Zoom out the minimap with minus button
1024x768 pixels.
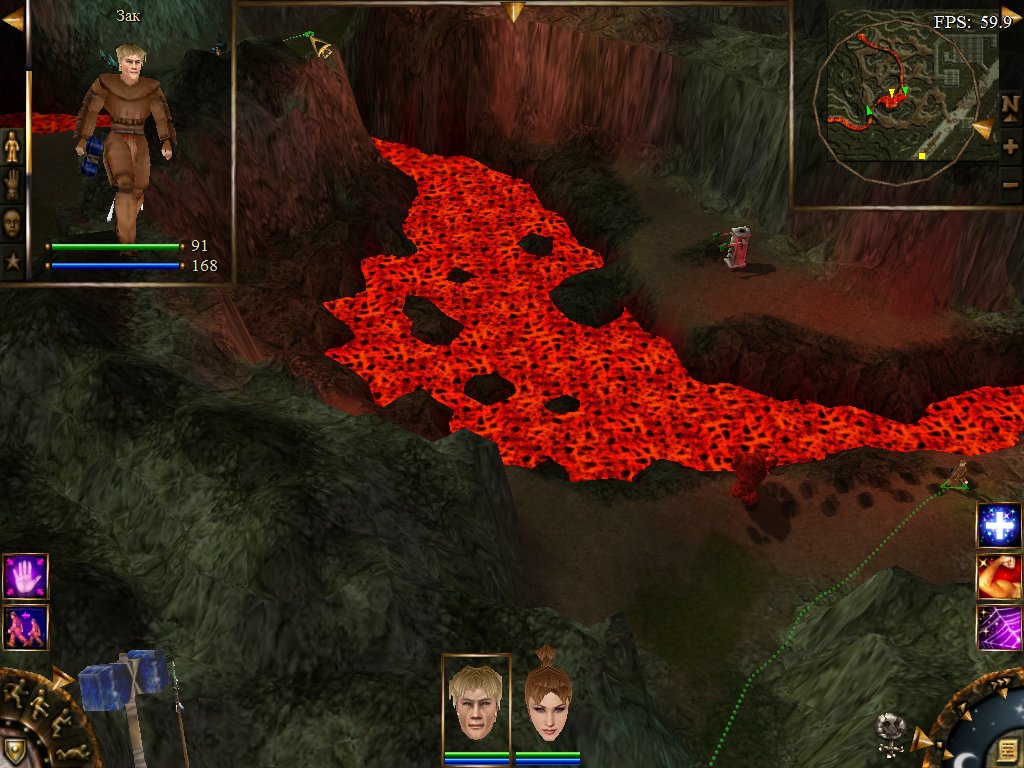[x=1010, y=184]
